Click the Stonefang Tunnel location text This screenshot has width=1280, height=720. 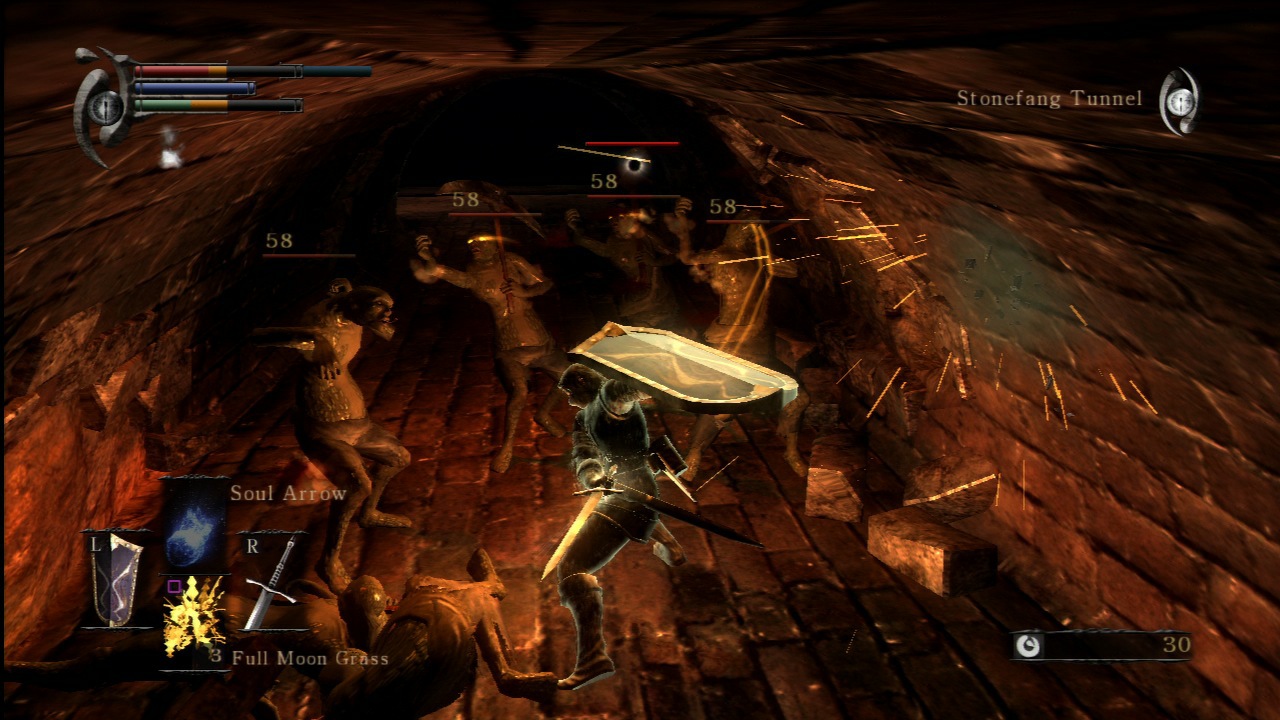1048,98
